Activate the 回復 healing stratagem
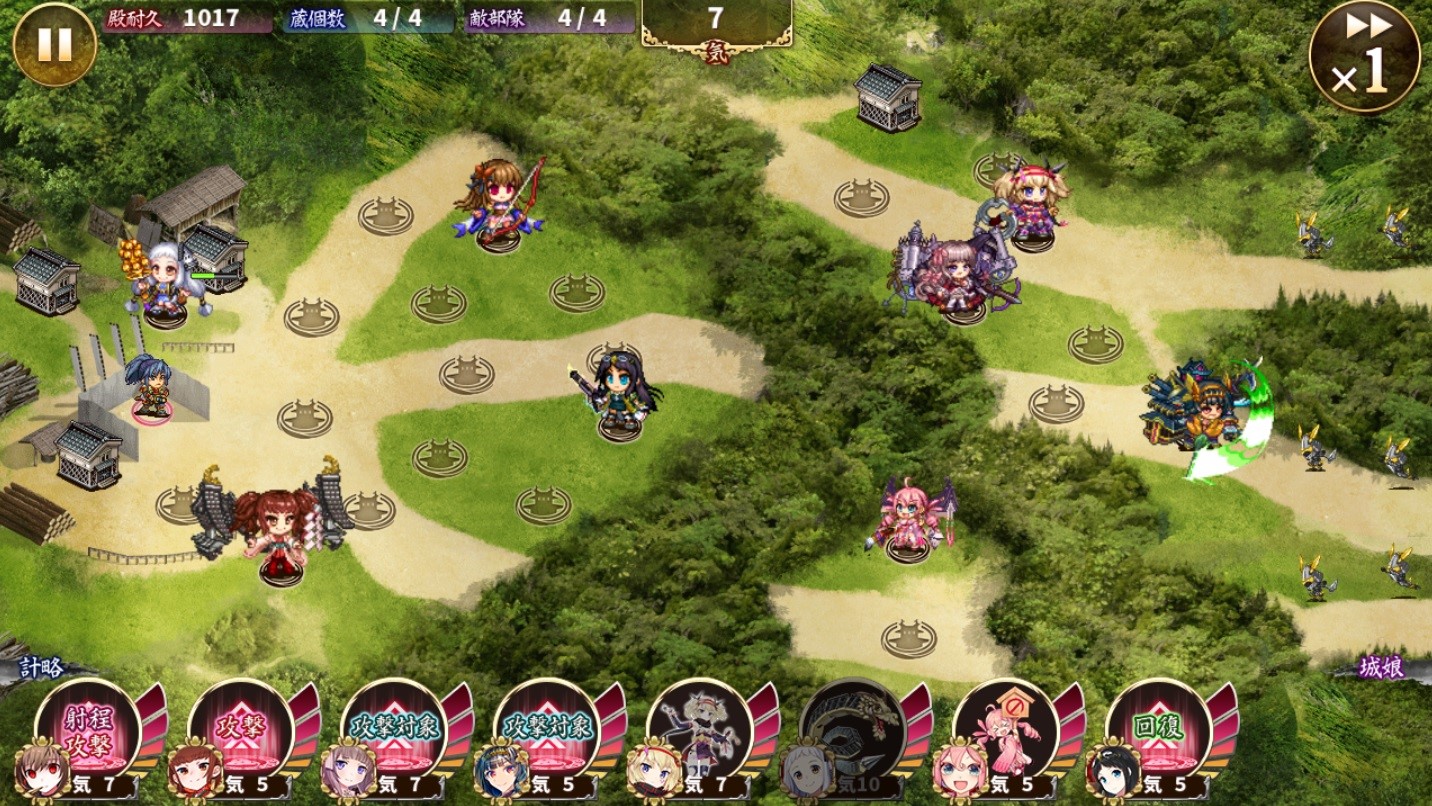The width and height of the screenshot is (1432, 806). tap(1158, 728)
